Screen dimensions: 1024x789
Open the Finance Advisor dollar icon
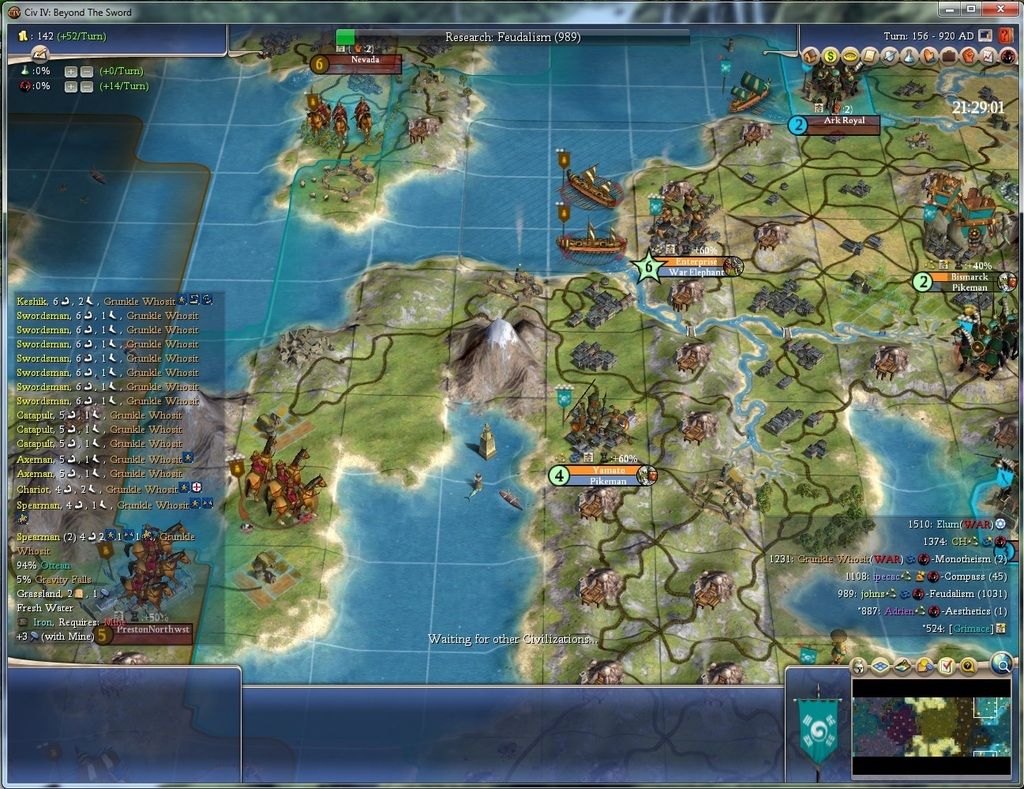click(x=829, y=56)
